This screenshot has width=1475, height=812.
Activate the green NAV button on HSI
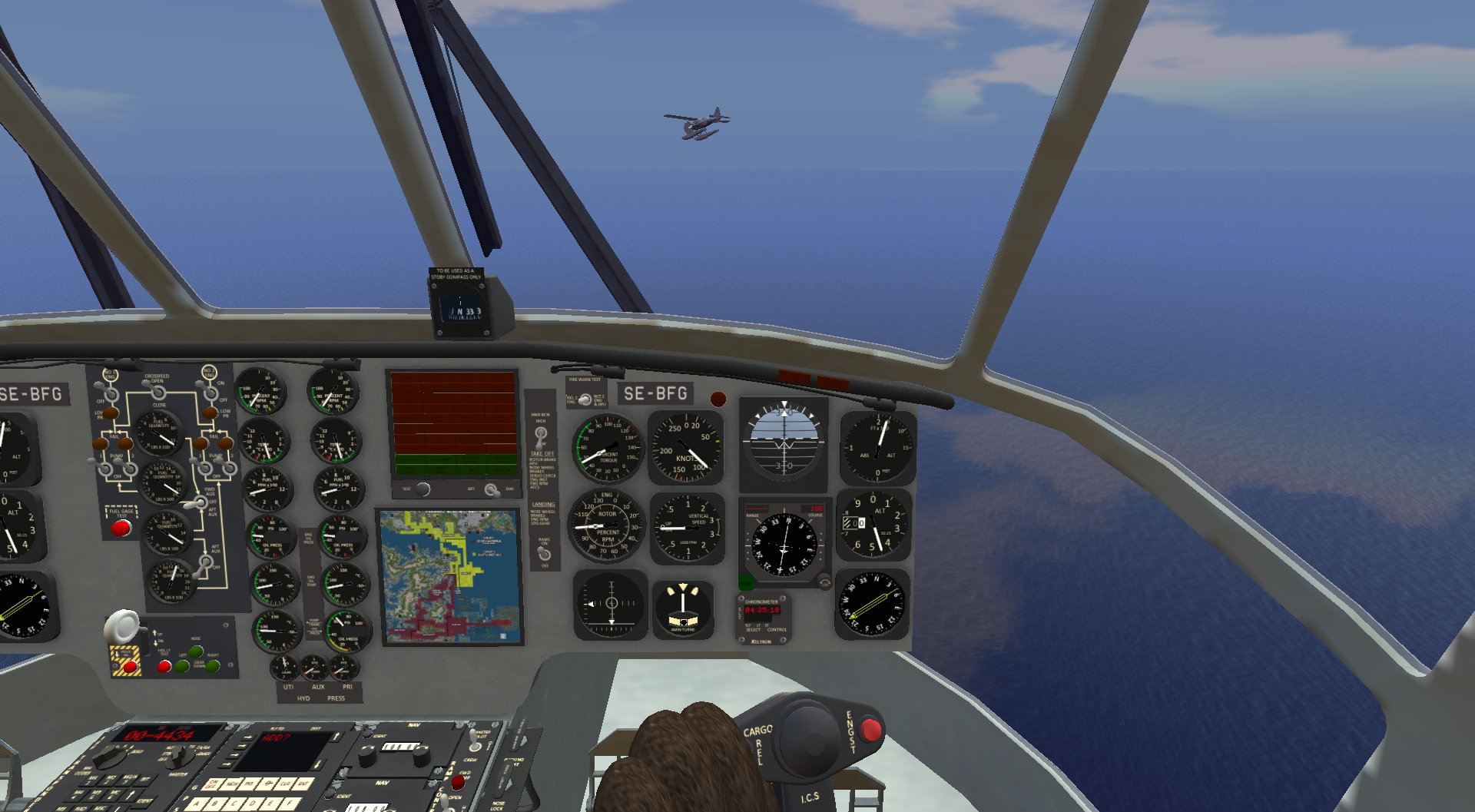pyautogui.click(x=746, y=582)
